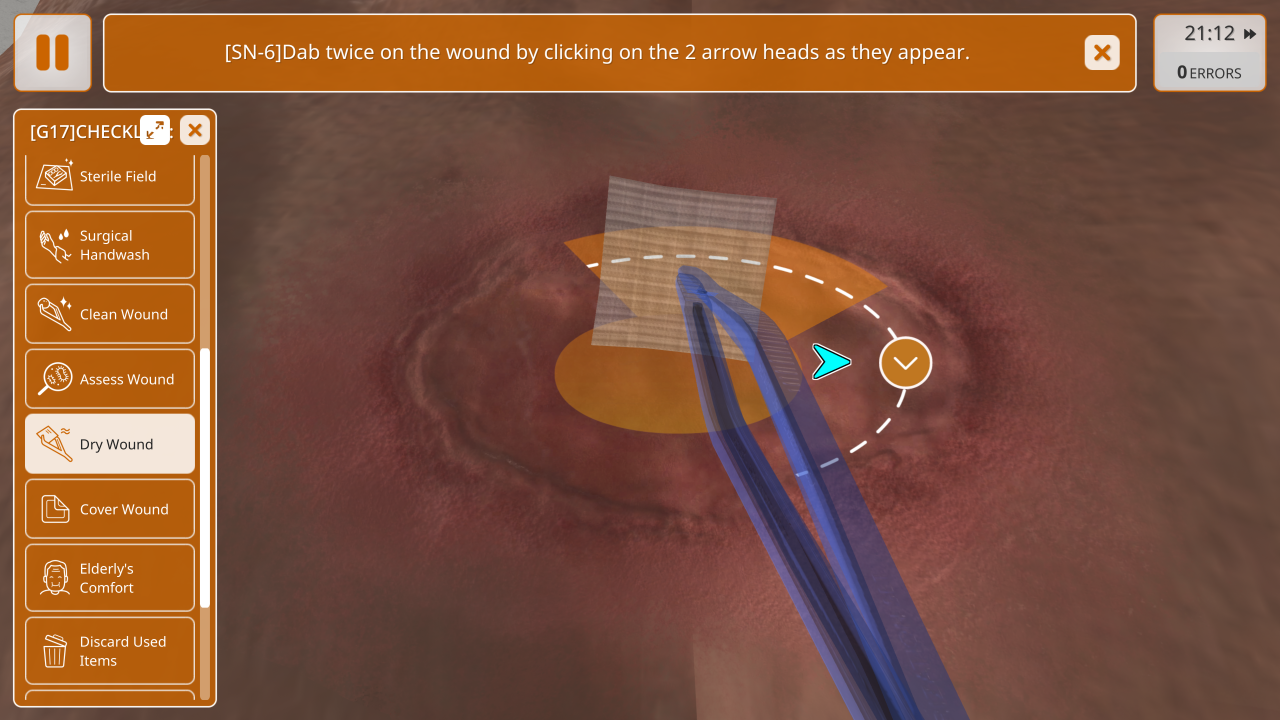Select the Dry Wound step
The width and height of the screenshot is (1280, 720).
pos(110,444)
